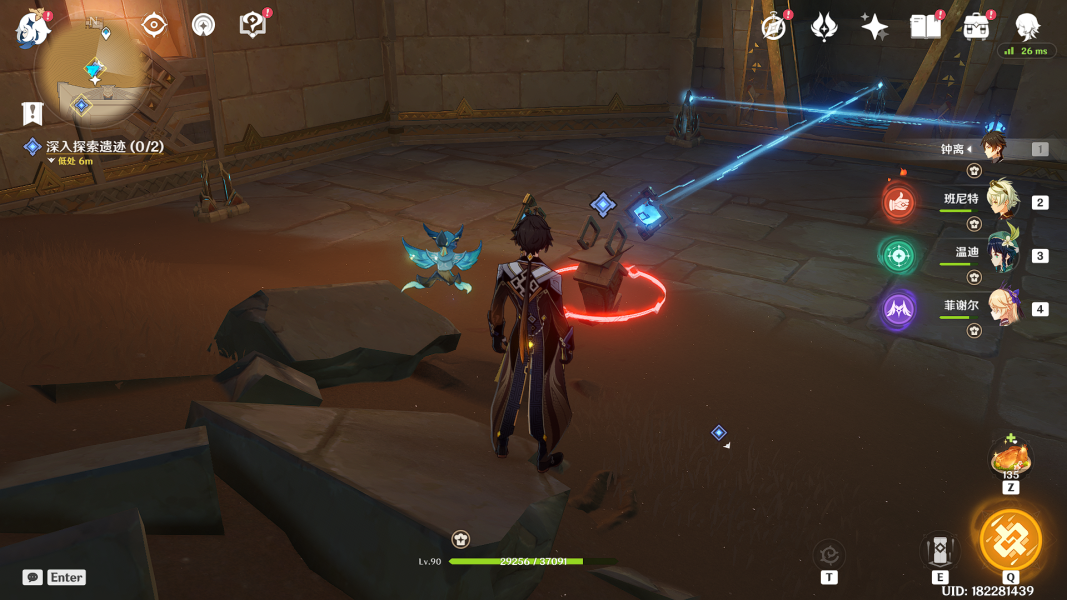Open the events compass icon
This screenshot has height=600, width=1067.
click(x=773, y=27)
